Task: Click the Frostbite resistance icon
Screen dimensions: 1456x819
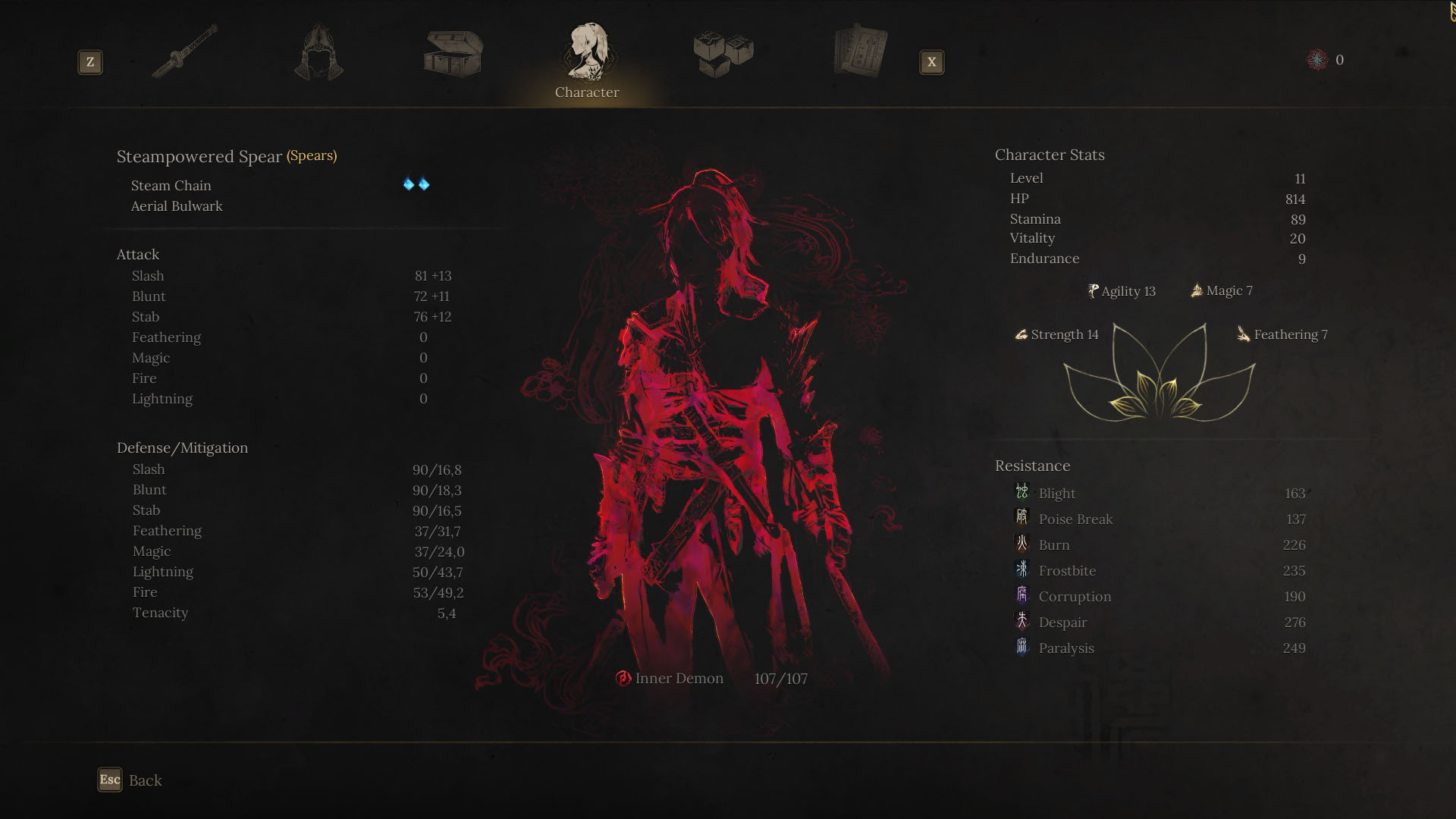Action: (x=1021, y=570)
